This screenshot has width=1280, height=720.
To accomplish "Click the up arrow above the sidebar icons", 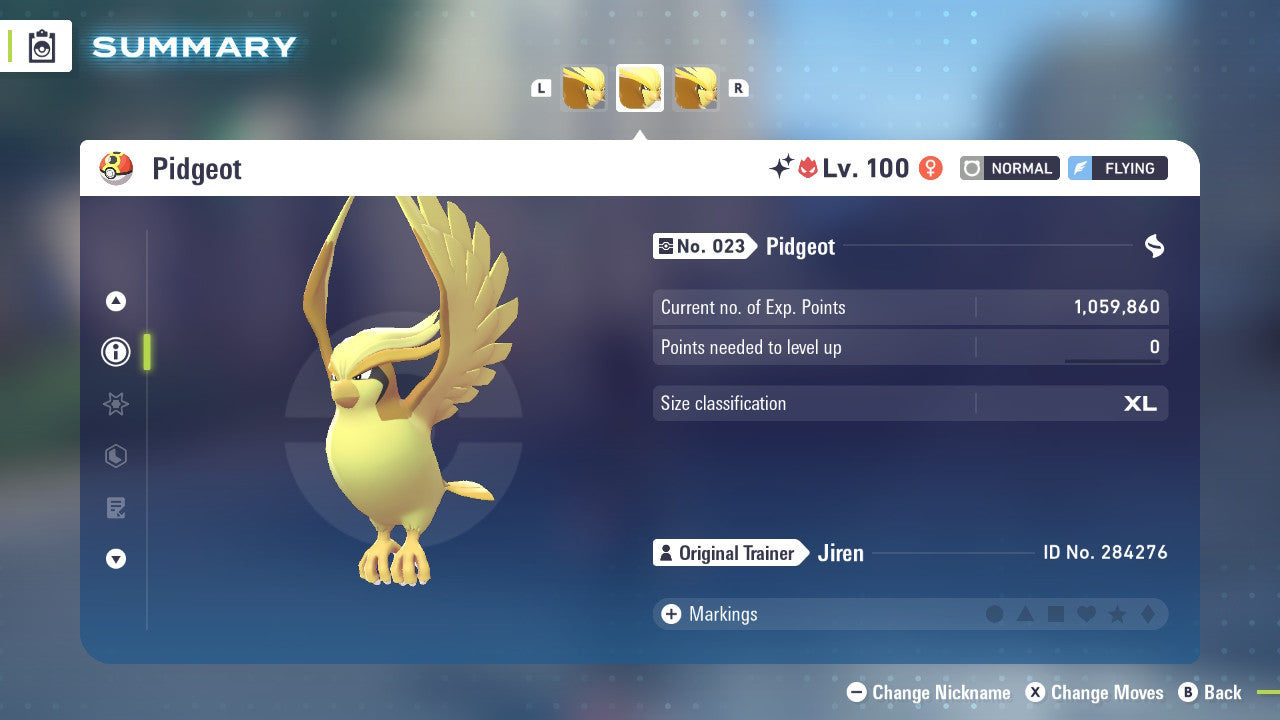I will (x=115, y=300).
